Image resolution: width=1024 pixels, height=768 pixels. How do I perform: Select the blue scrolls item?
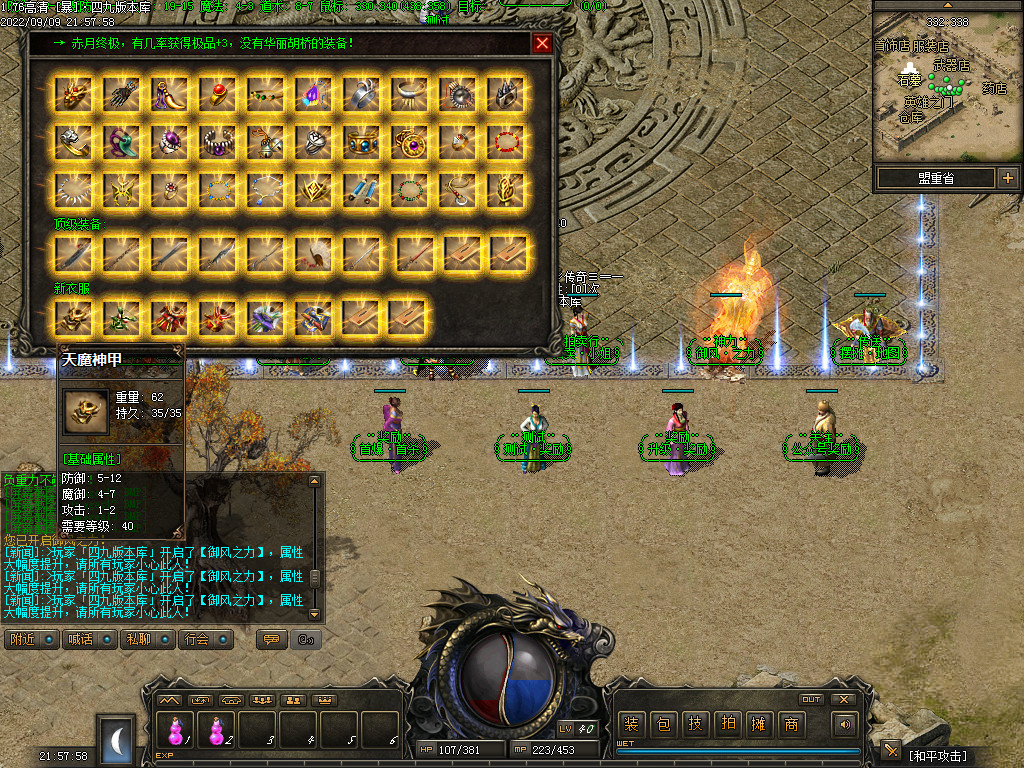361,188
